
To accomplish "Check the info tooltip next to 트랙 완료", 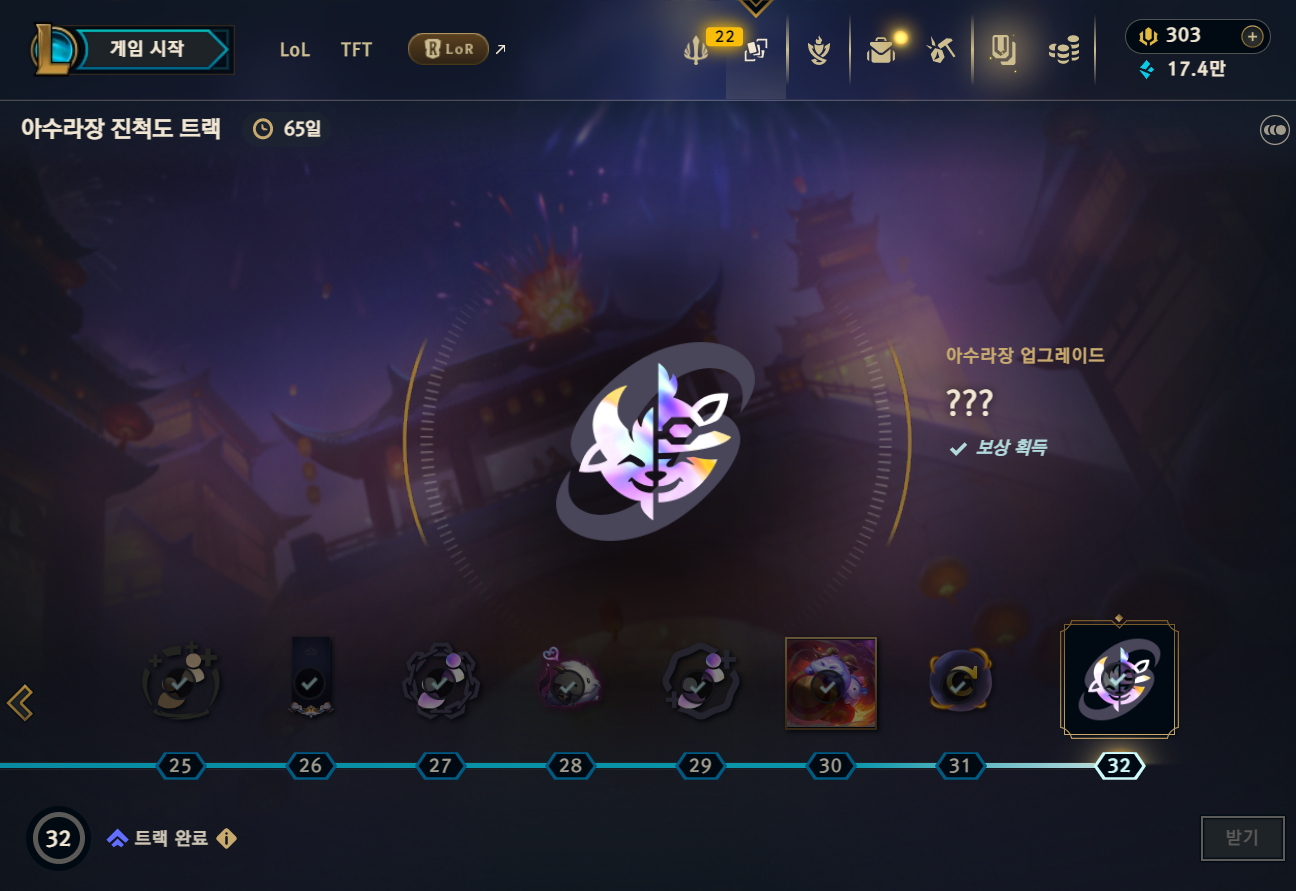I will pos(225,839).
